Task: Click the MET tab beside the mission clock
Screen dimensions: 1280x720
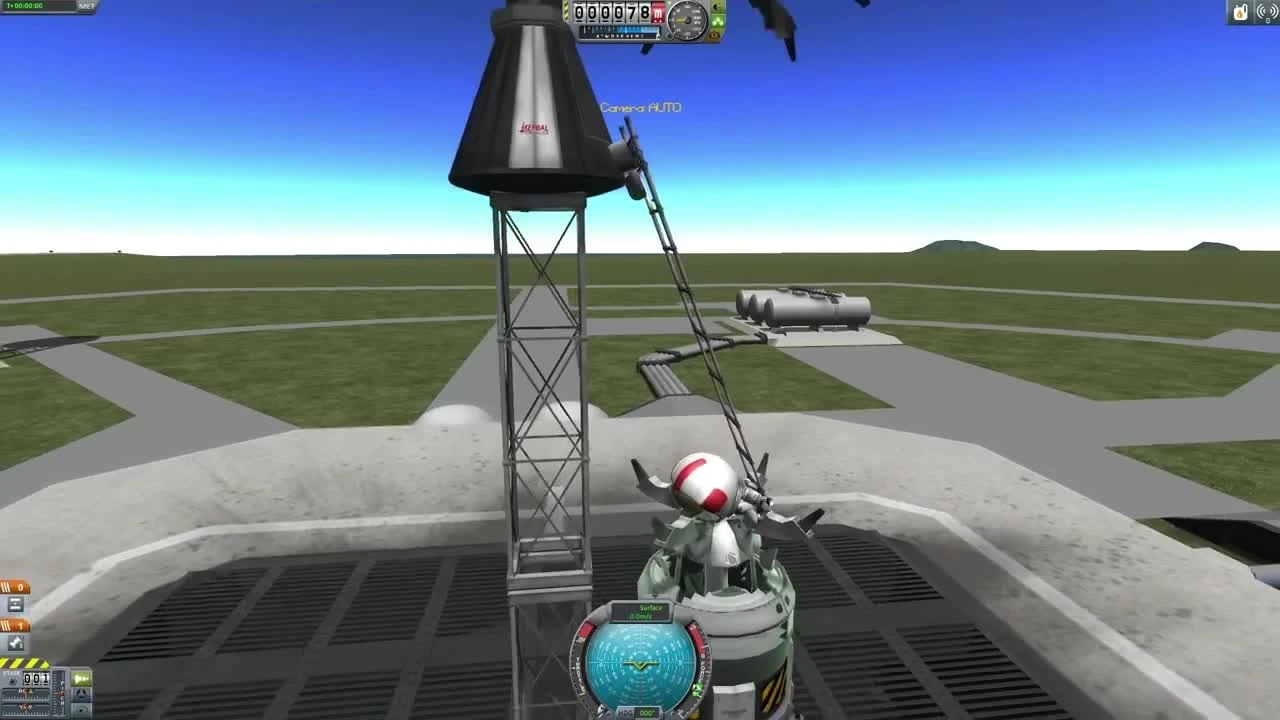Action: pos(86,7)
